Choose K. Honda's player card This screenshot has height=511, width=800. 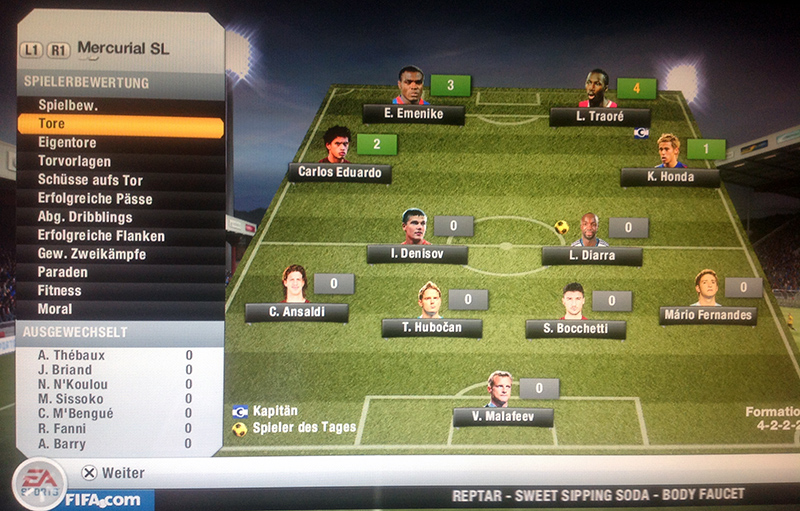669,177
